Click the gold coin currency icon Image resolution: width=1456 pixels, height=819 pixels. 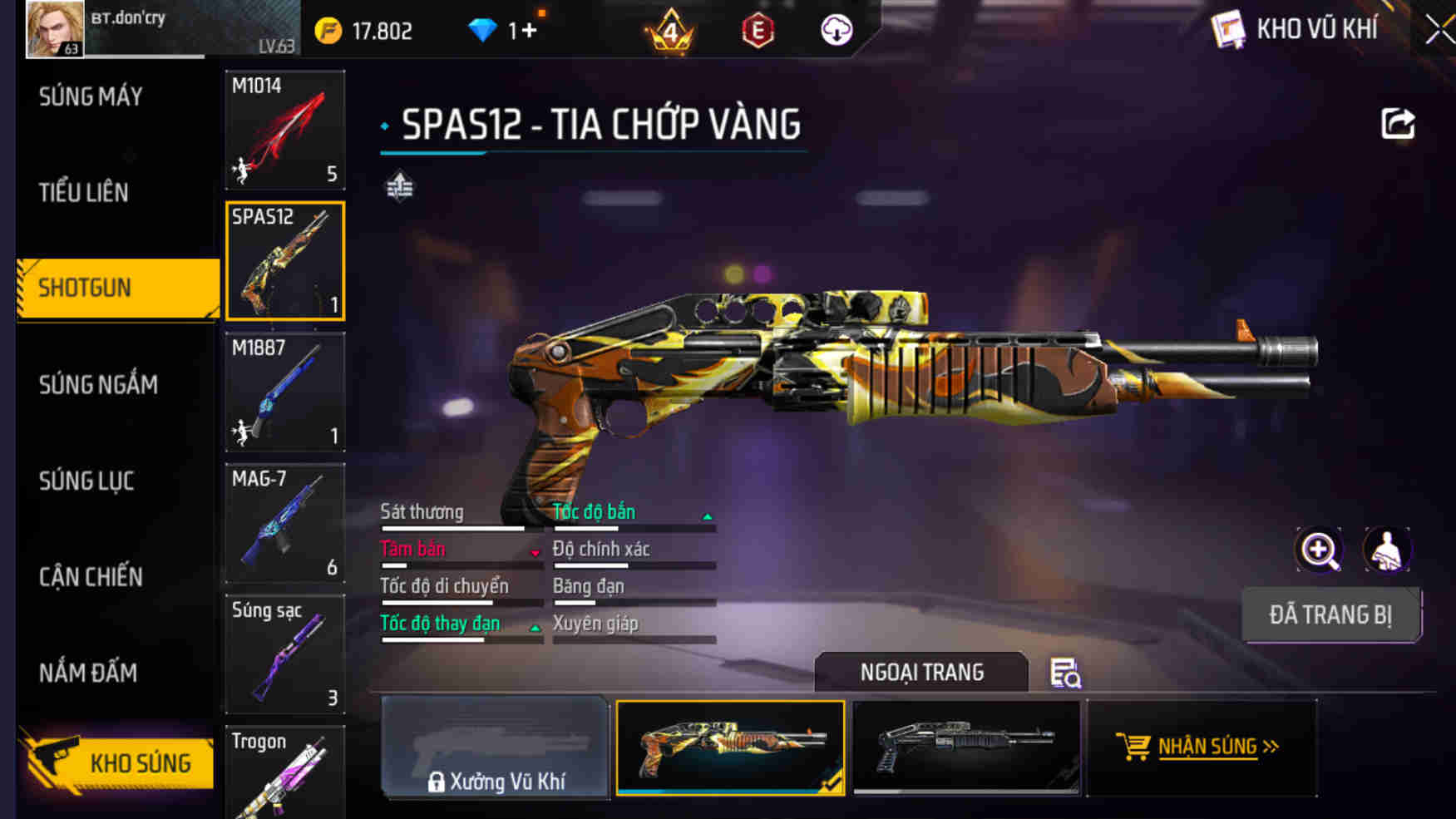click(329, 27)
